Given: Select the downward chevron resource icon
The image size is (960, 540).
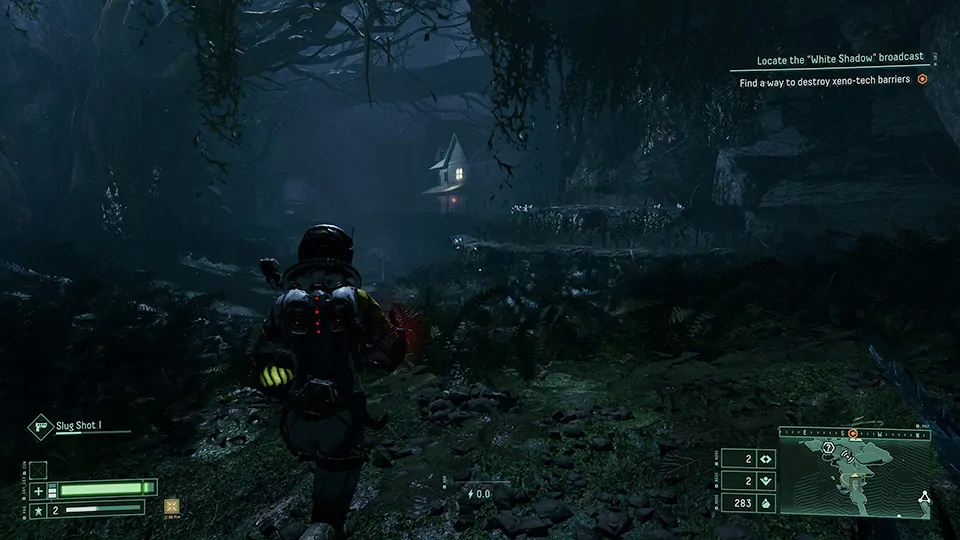Looking at the screenshot, I should (x=766, y=481).
